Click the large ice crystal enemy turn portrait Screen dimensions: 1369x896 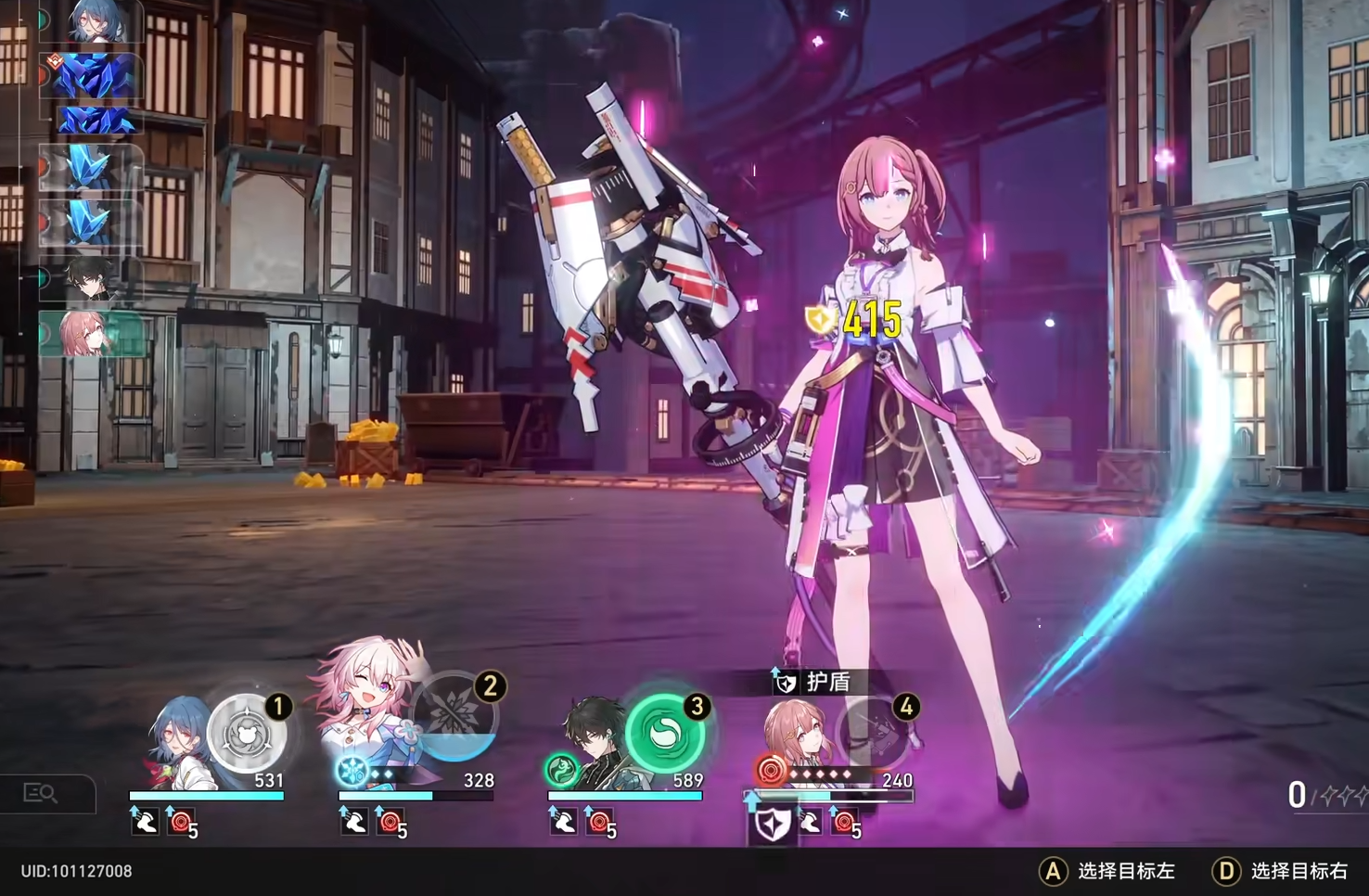95,77
